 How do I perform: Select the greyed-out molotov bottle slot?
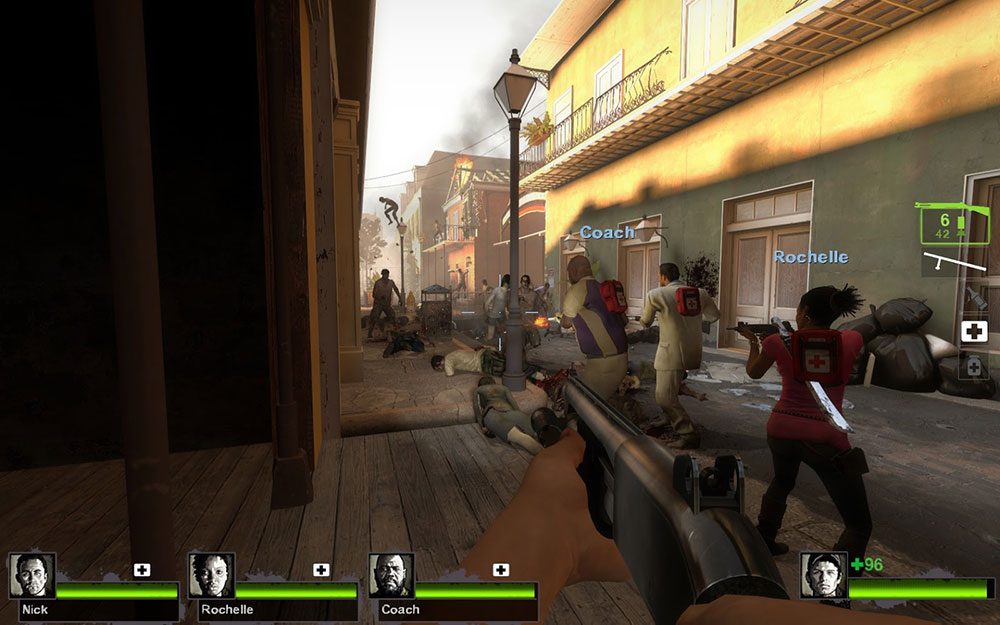point(974,298)
